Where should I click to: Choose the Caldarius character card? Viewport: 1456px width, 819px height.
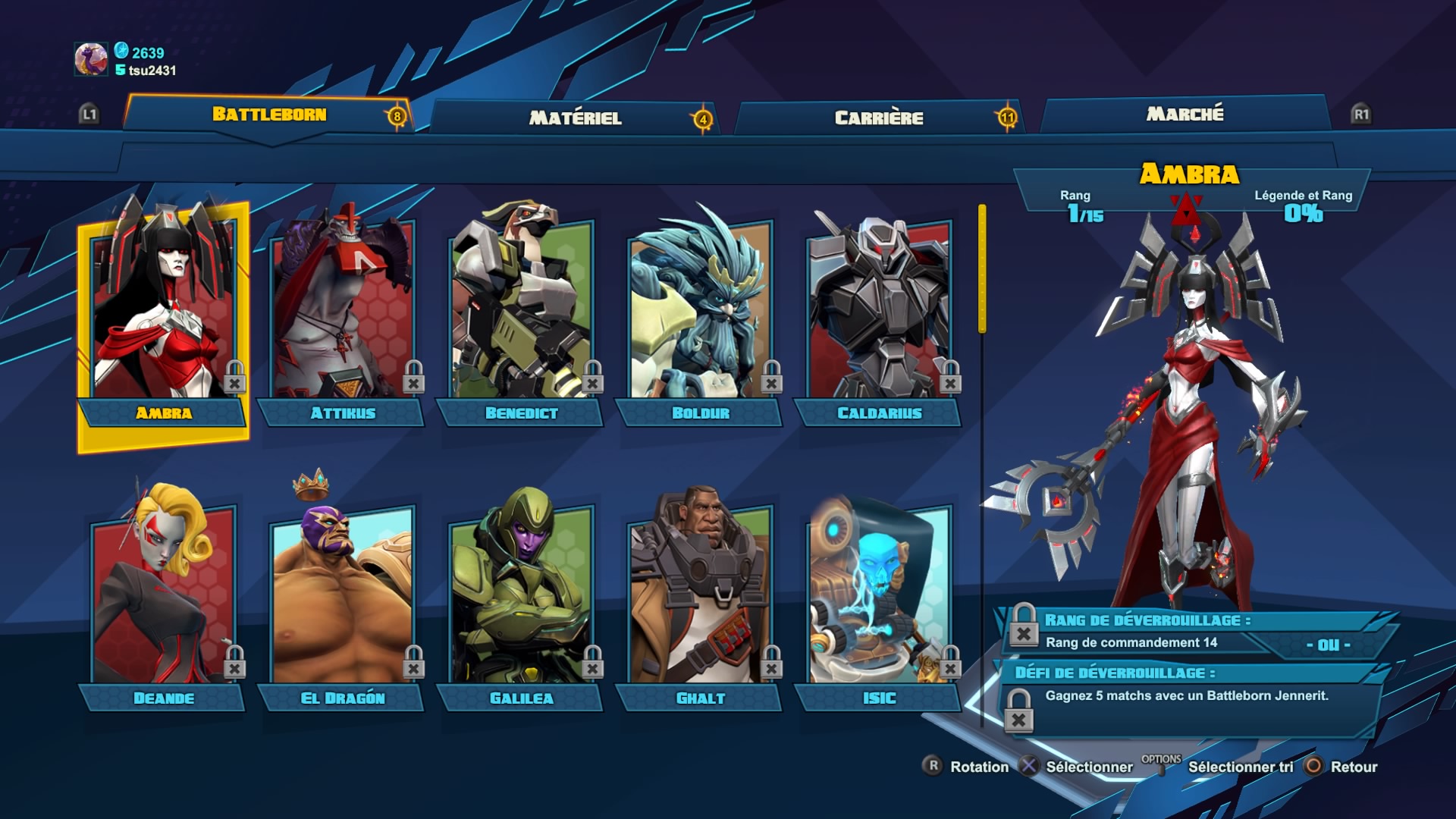pos(879,318)
